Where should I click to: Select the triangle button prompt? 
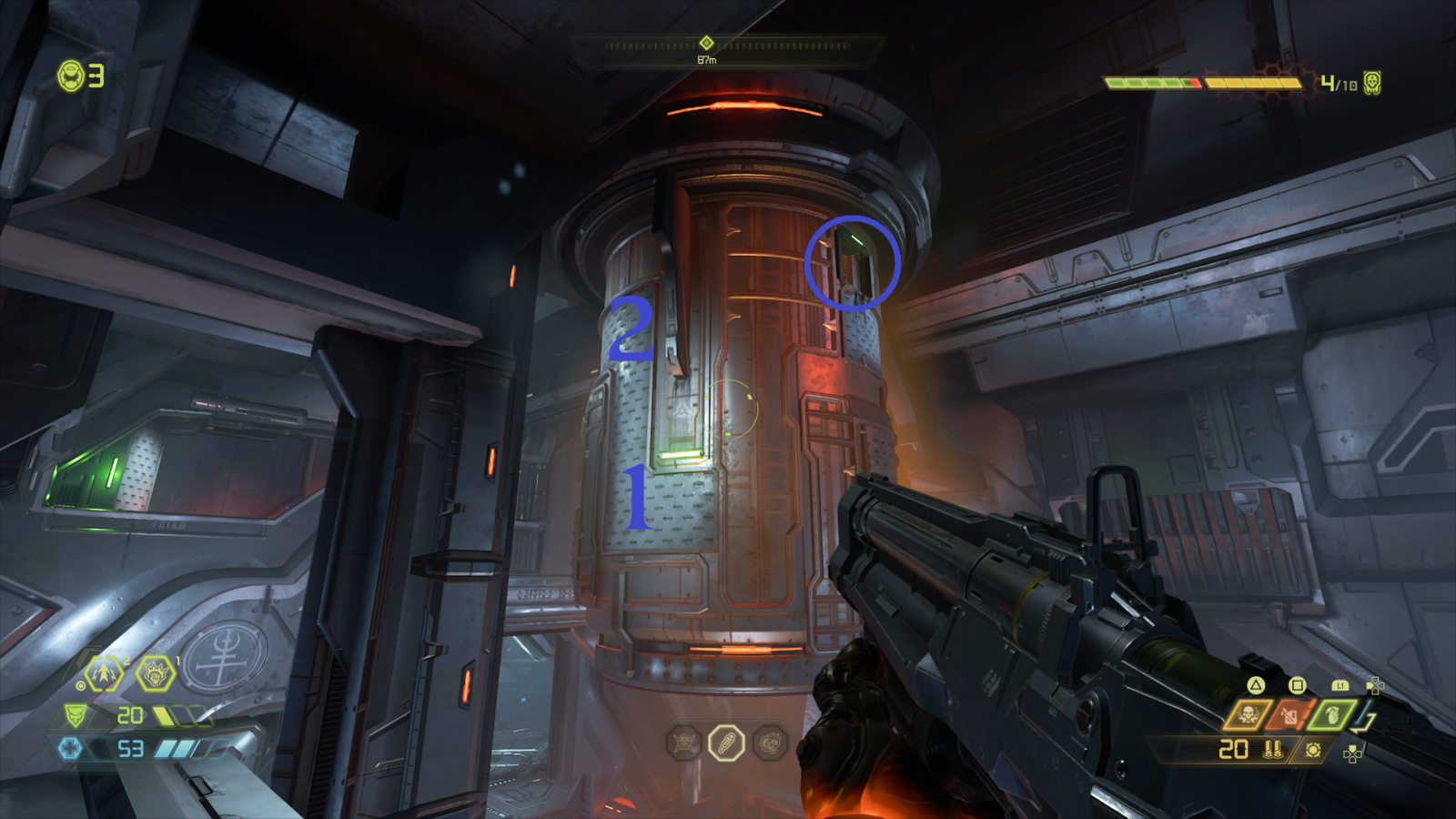point(1255,683)
